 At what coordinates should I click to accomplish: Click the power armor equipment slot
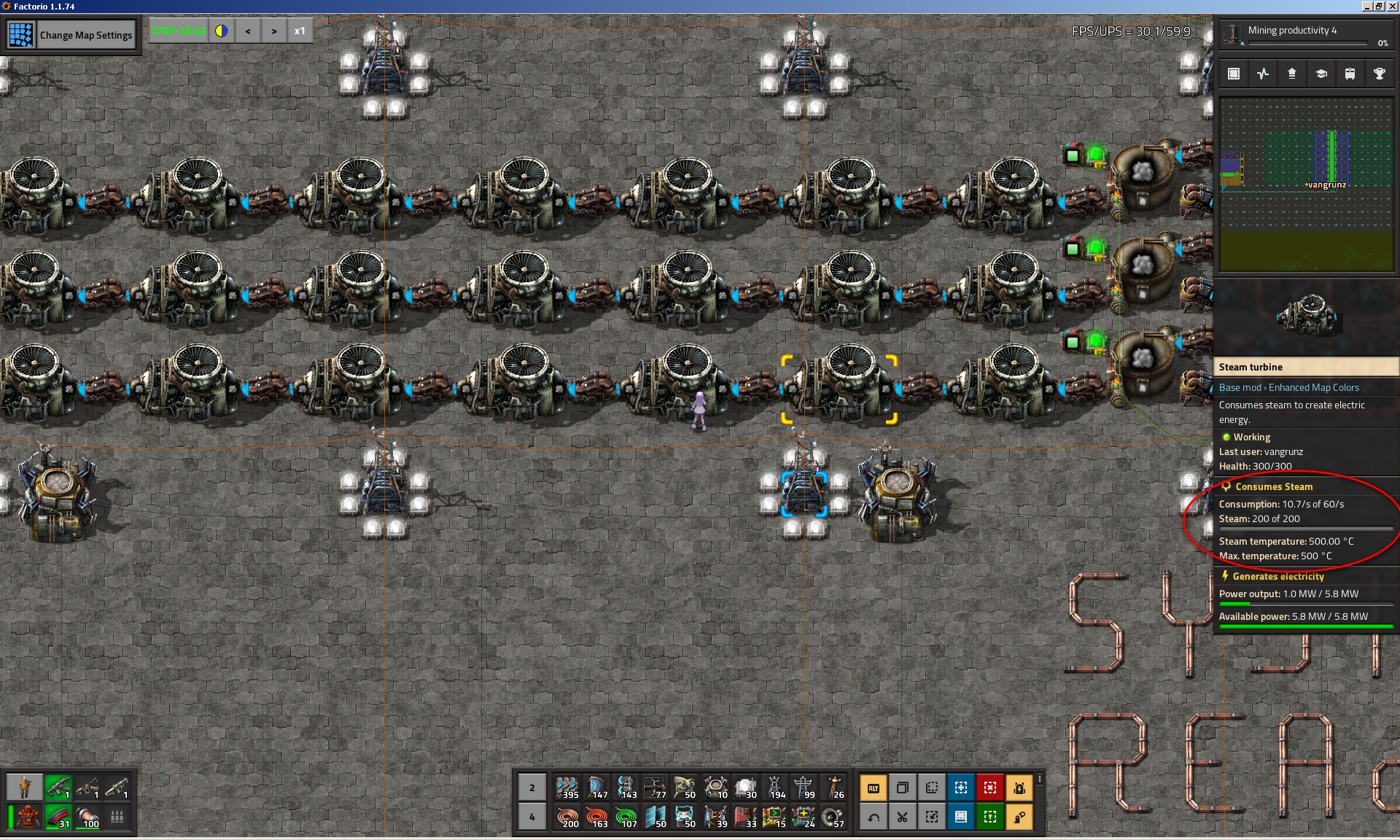tap(28, 817)
